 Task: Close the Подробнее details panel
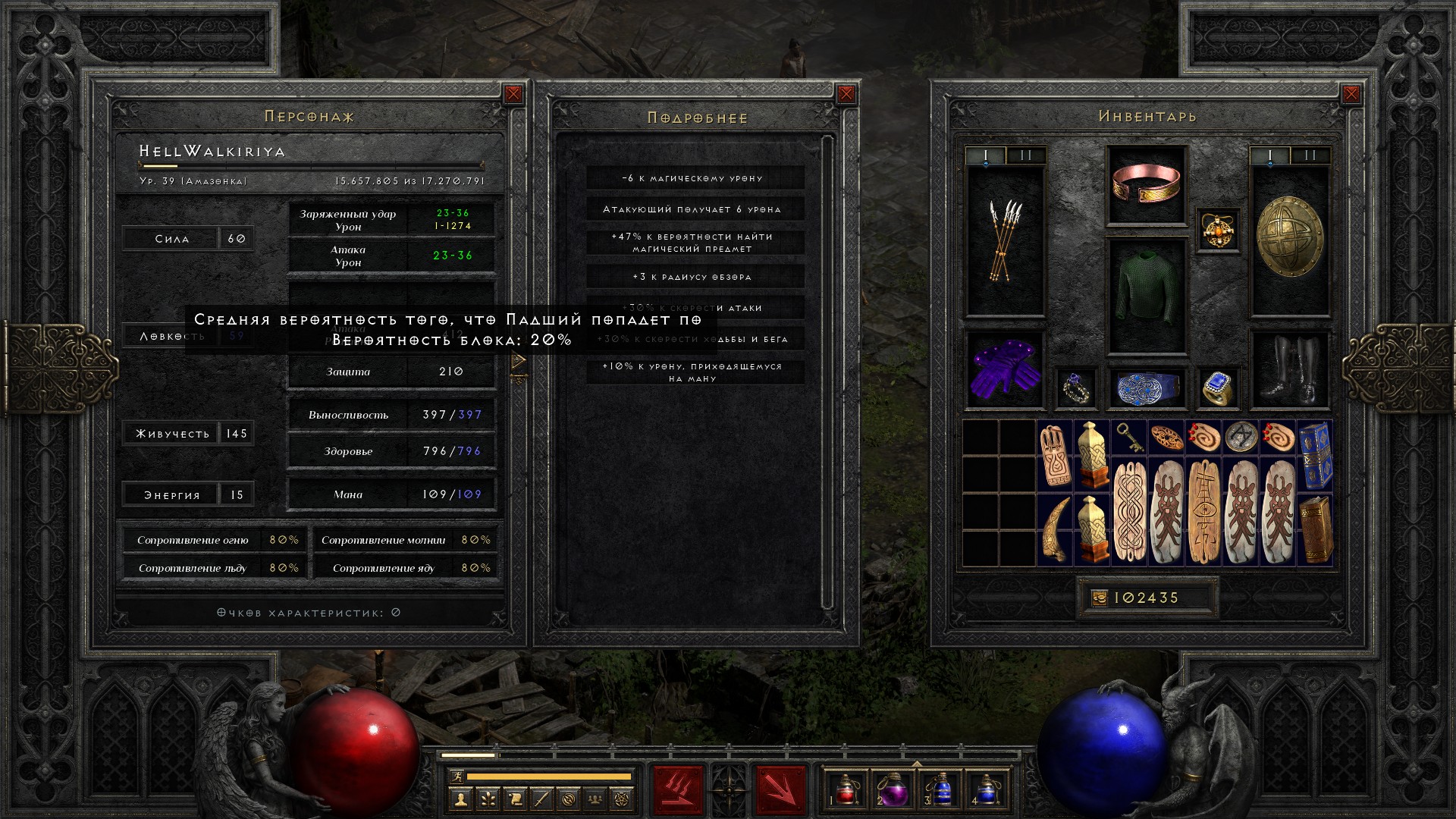click(846, 94)
